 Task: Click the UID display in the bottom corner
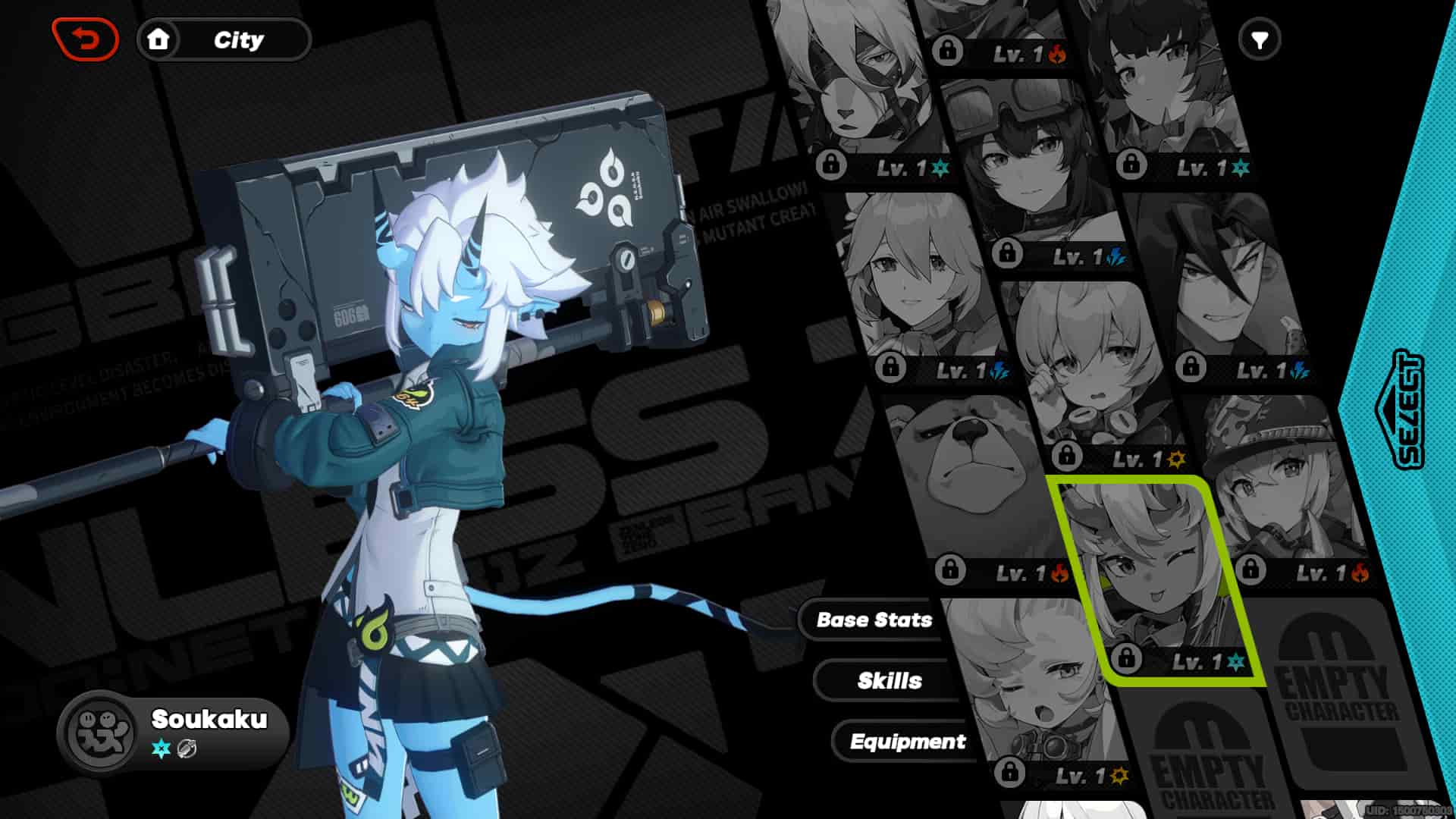[x=1407, y=810]
